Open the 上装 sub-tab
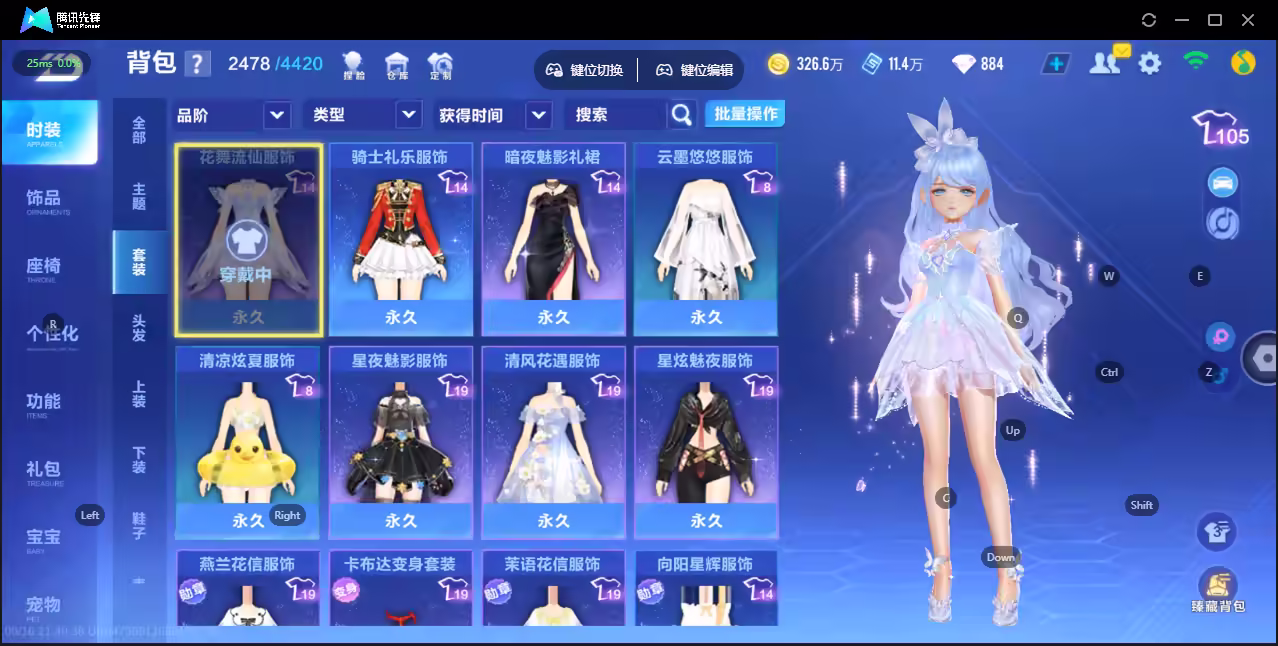Screen dimensions: 1278x646 click(x=139, y=394)
